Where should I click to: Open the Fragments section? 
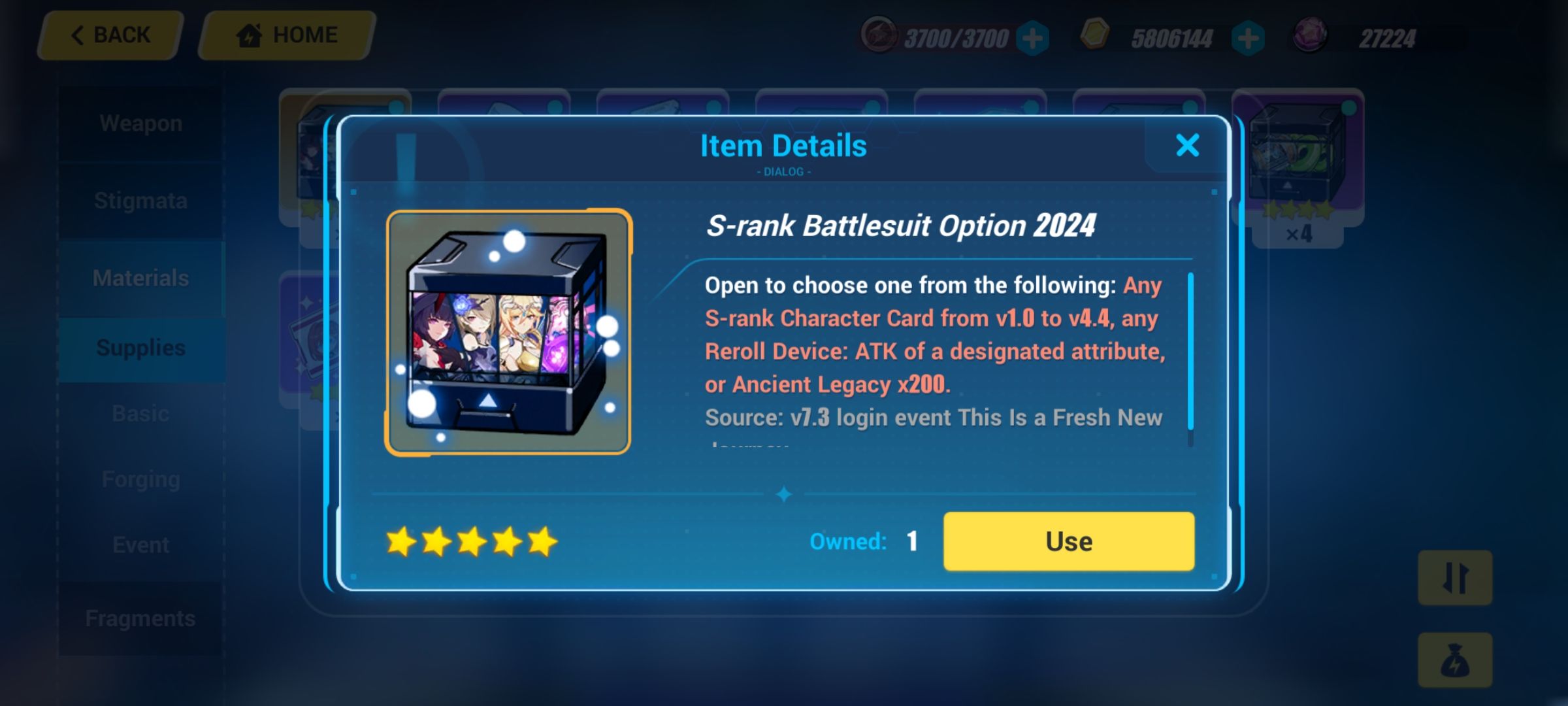140,617
